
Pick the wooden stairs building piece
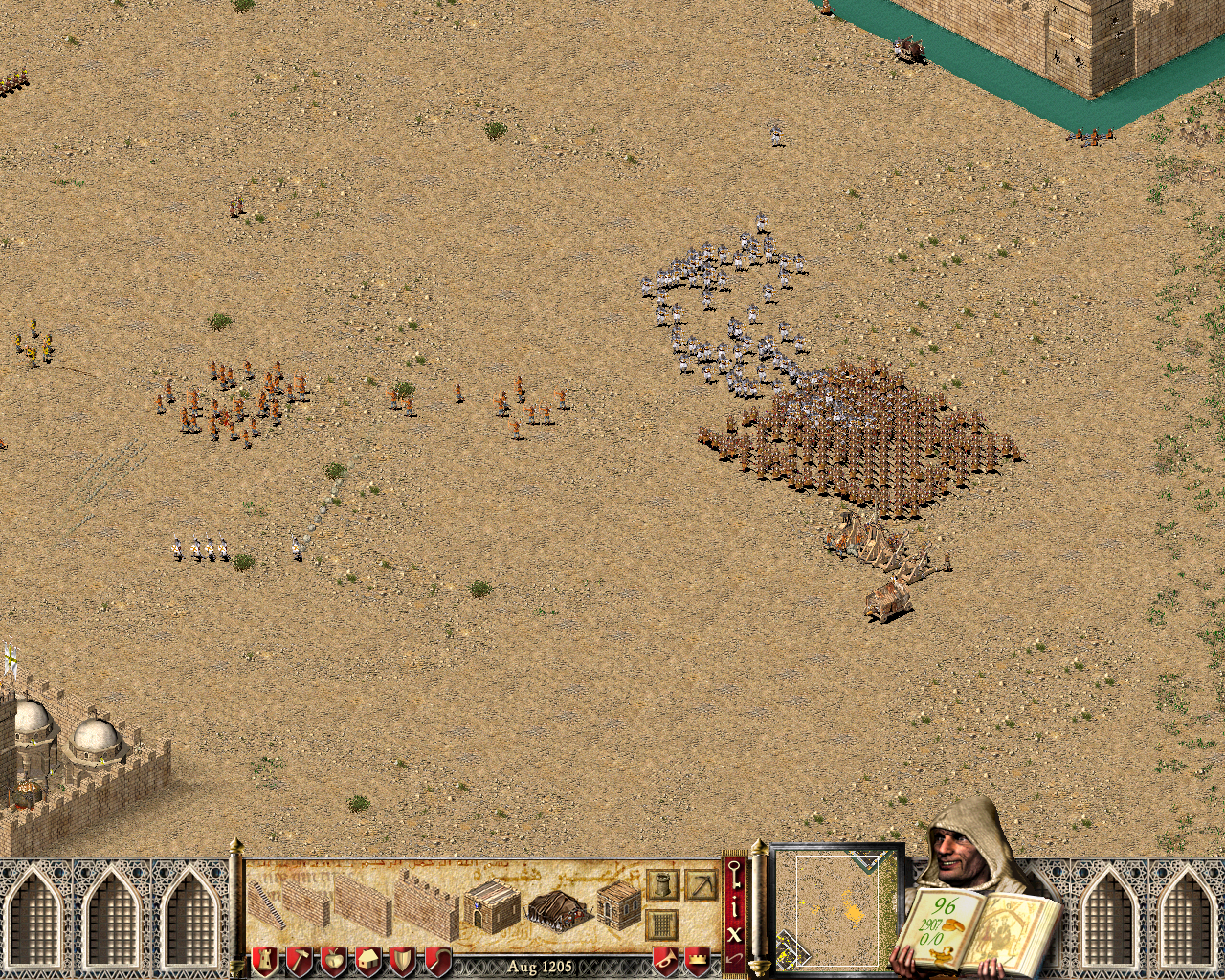tap(268, 904)
